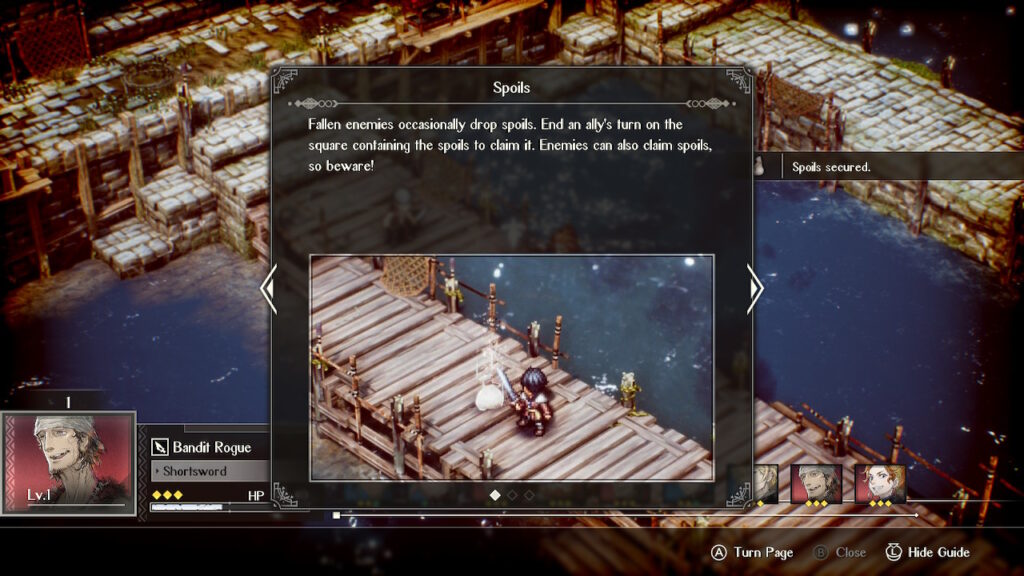Go to the next guide page arrow
Image resolution: width=1024 pixels, height=576 pixels.
[x=755, y=289]
